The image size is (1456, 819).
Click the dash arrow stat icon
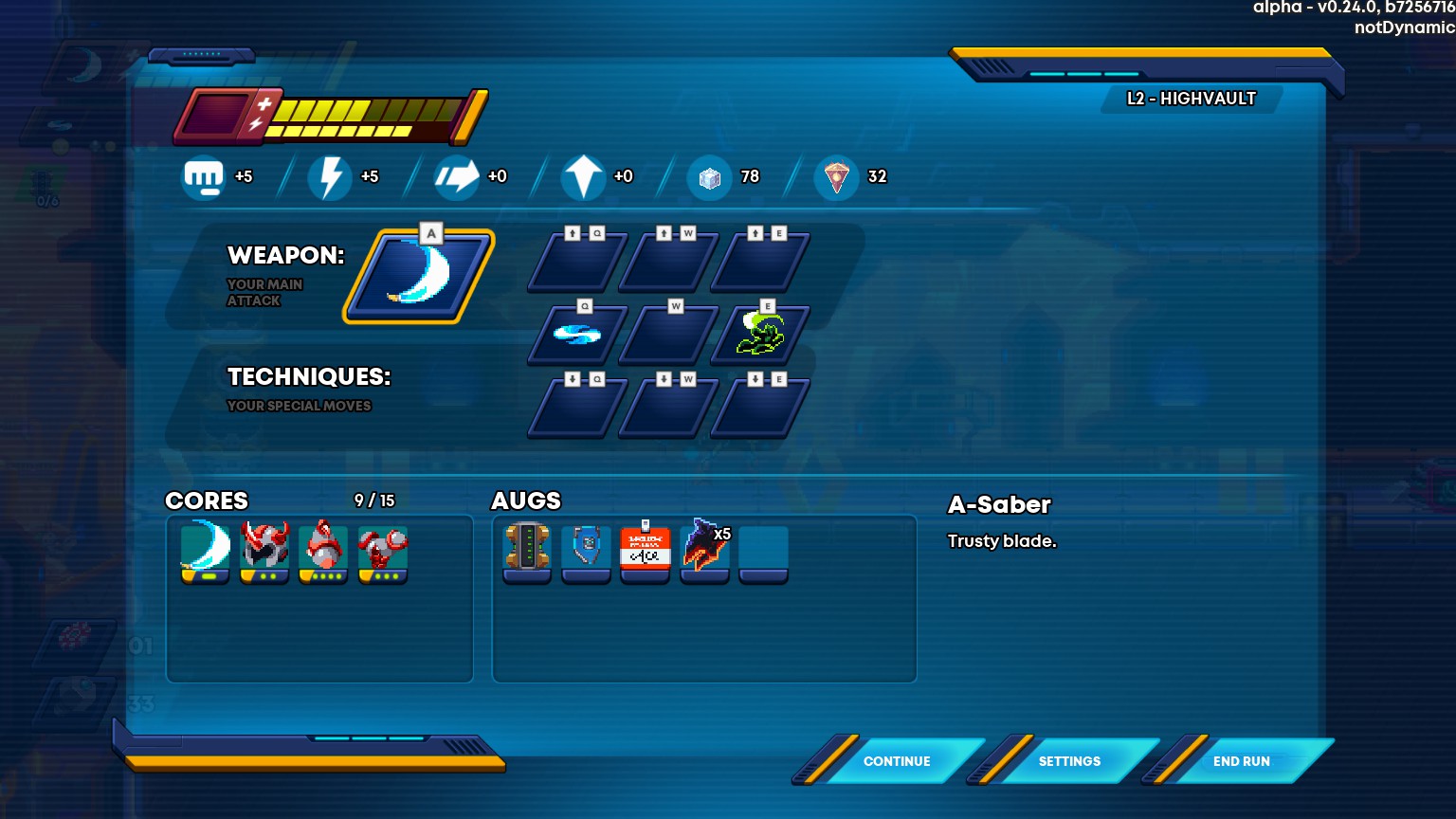457,177
